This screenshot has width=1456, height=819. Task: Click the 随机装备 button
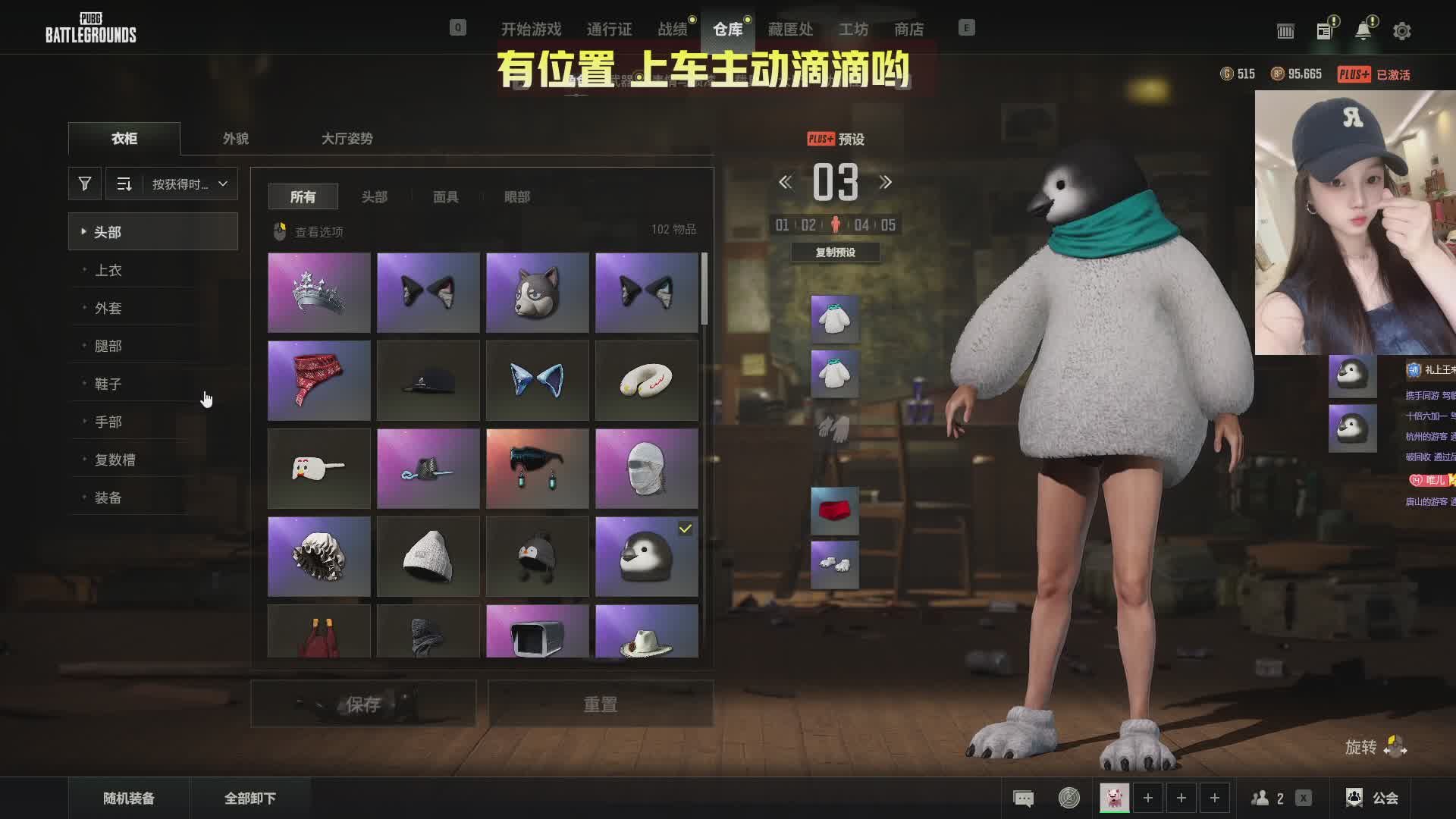point(129,798)
